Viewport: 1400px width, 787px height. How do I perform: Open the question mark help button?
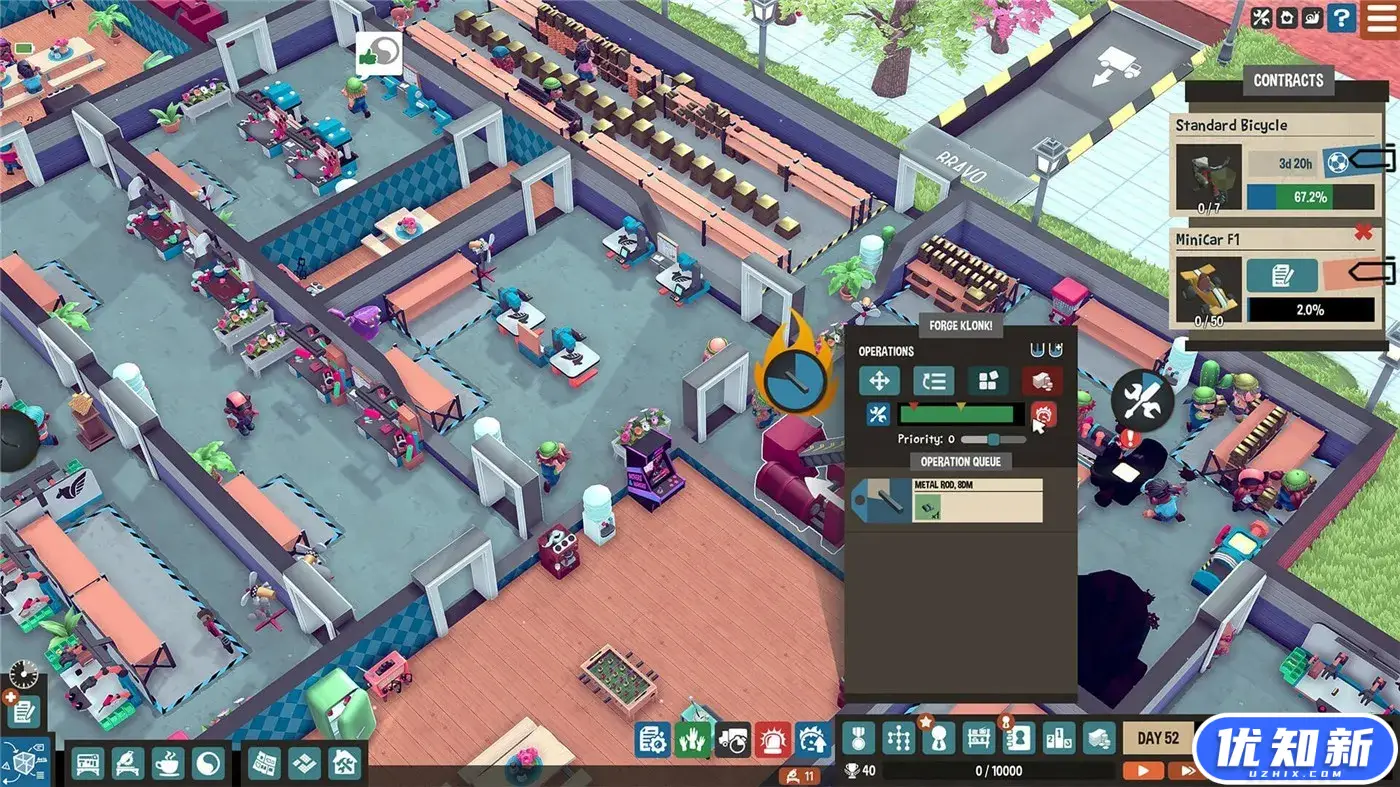[1369, 17]
